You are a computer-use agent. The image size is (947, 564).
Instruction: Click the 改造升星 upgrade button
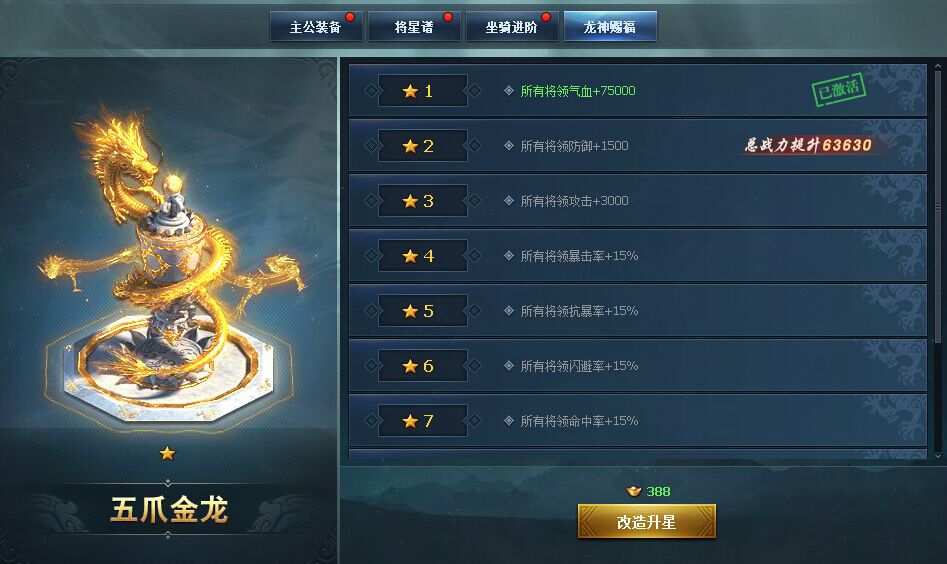(646, 522)
